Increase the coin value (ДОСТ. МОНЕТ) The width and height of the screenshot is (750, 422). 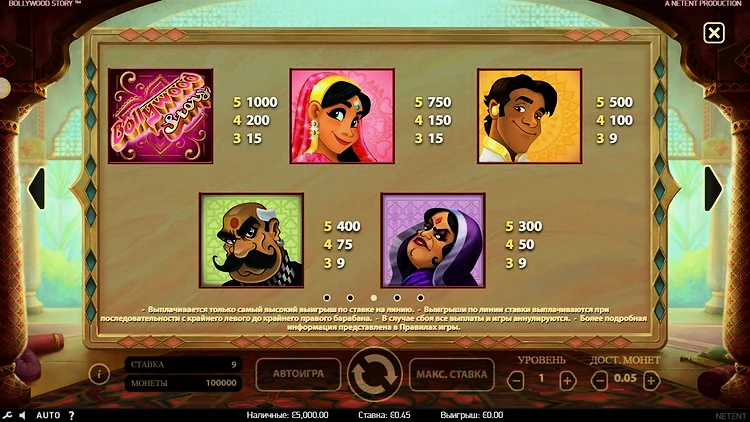point(653,380)
